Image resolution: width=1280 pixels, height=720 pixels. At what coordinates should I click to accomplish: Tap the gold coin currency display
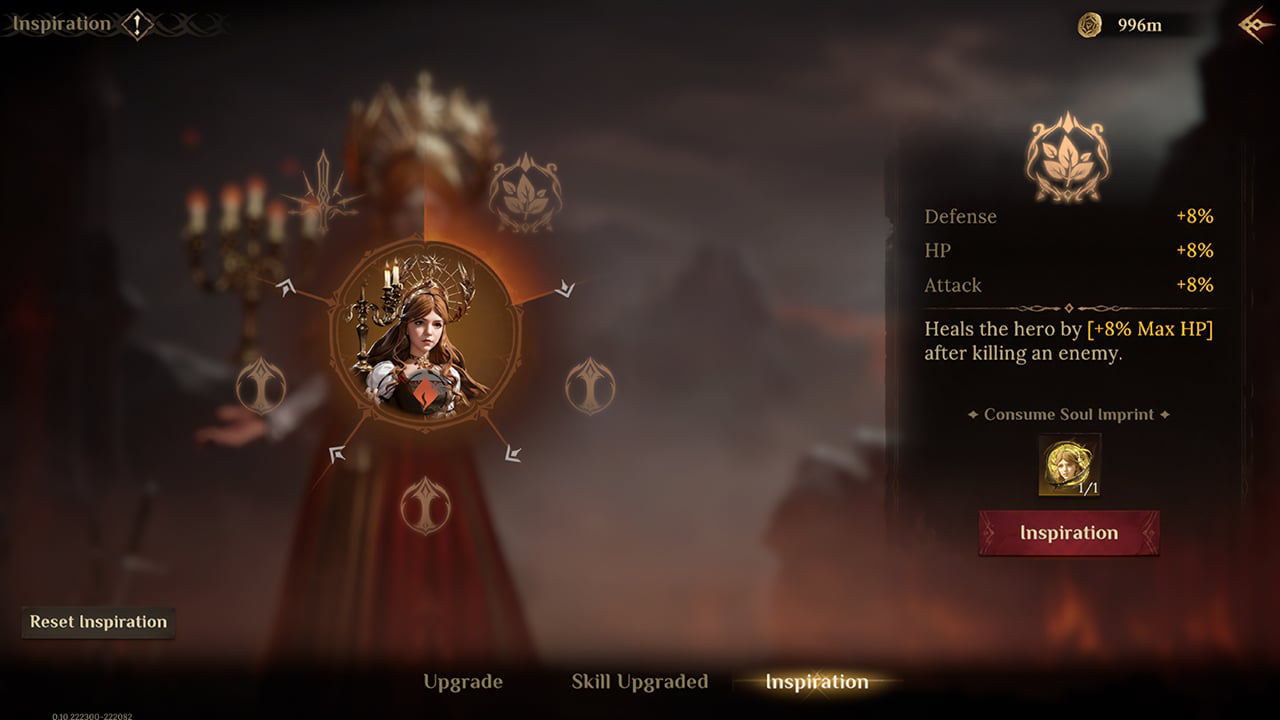[1122, 25]
